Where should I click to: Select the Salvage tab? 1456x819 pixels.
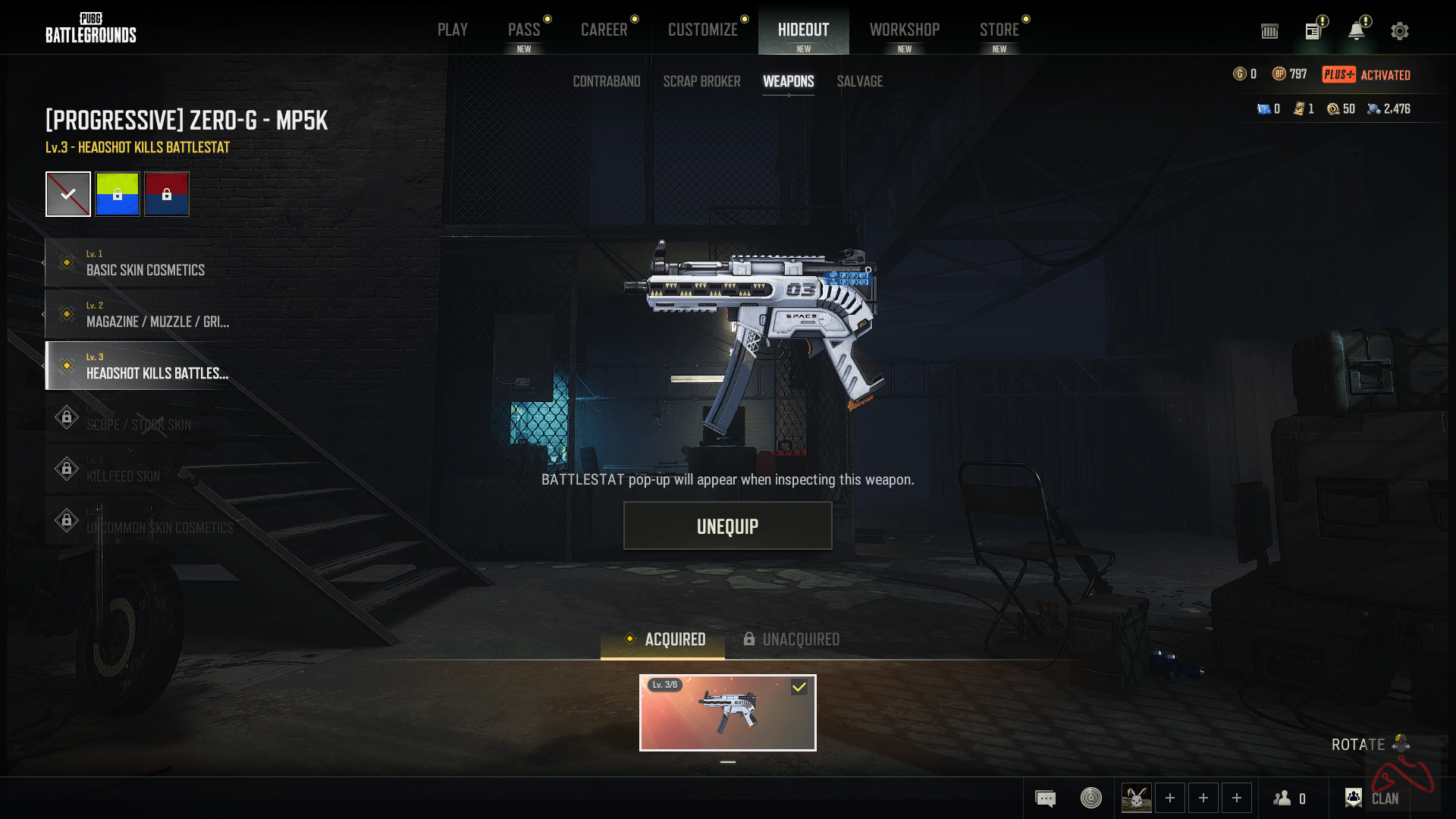tap(859, 81)
